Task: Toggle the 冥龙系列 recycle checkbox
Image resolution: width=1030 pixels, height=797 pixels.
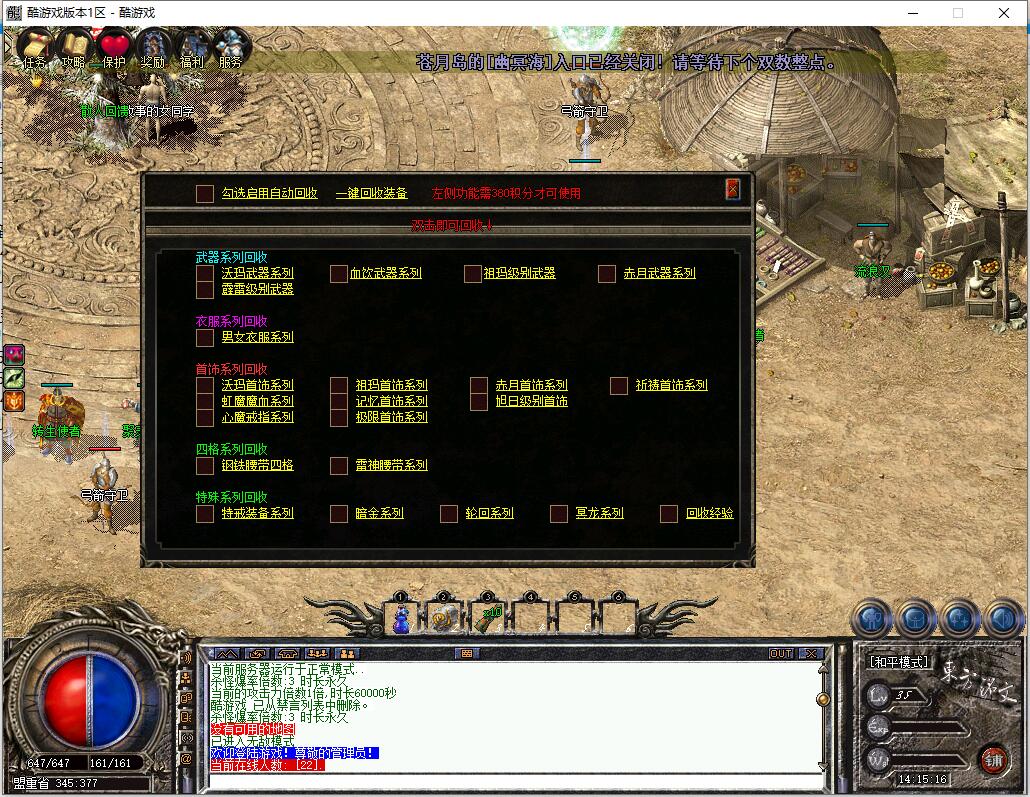Action: 559,513
